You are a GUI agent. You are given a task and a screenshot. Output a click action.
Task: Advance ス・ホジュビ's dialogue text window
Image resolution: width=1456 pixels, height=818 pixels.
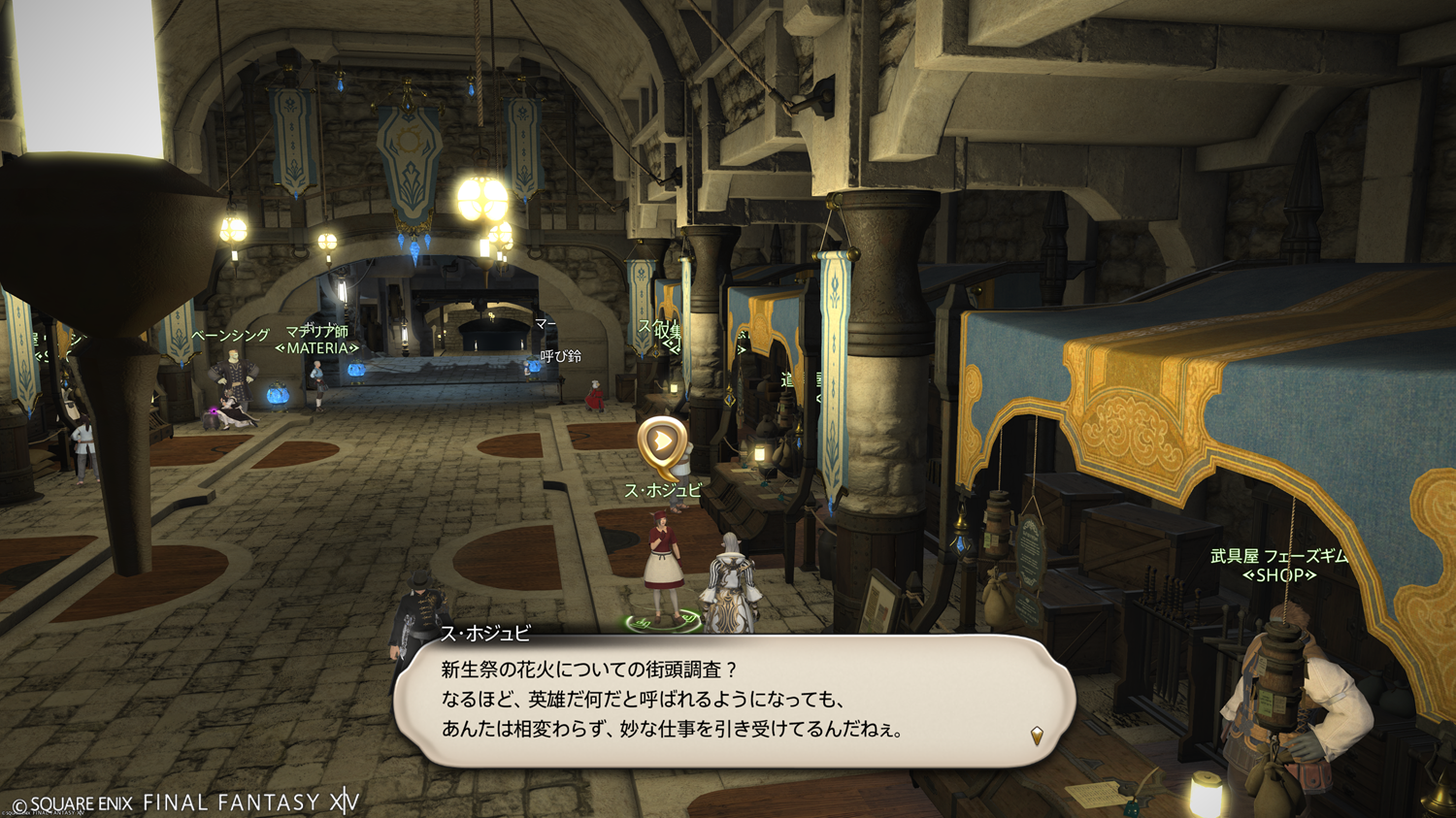[x=734, y=701]
